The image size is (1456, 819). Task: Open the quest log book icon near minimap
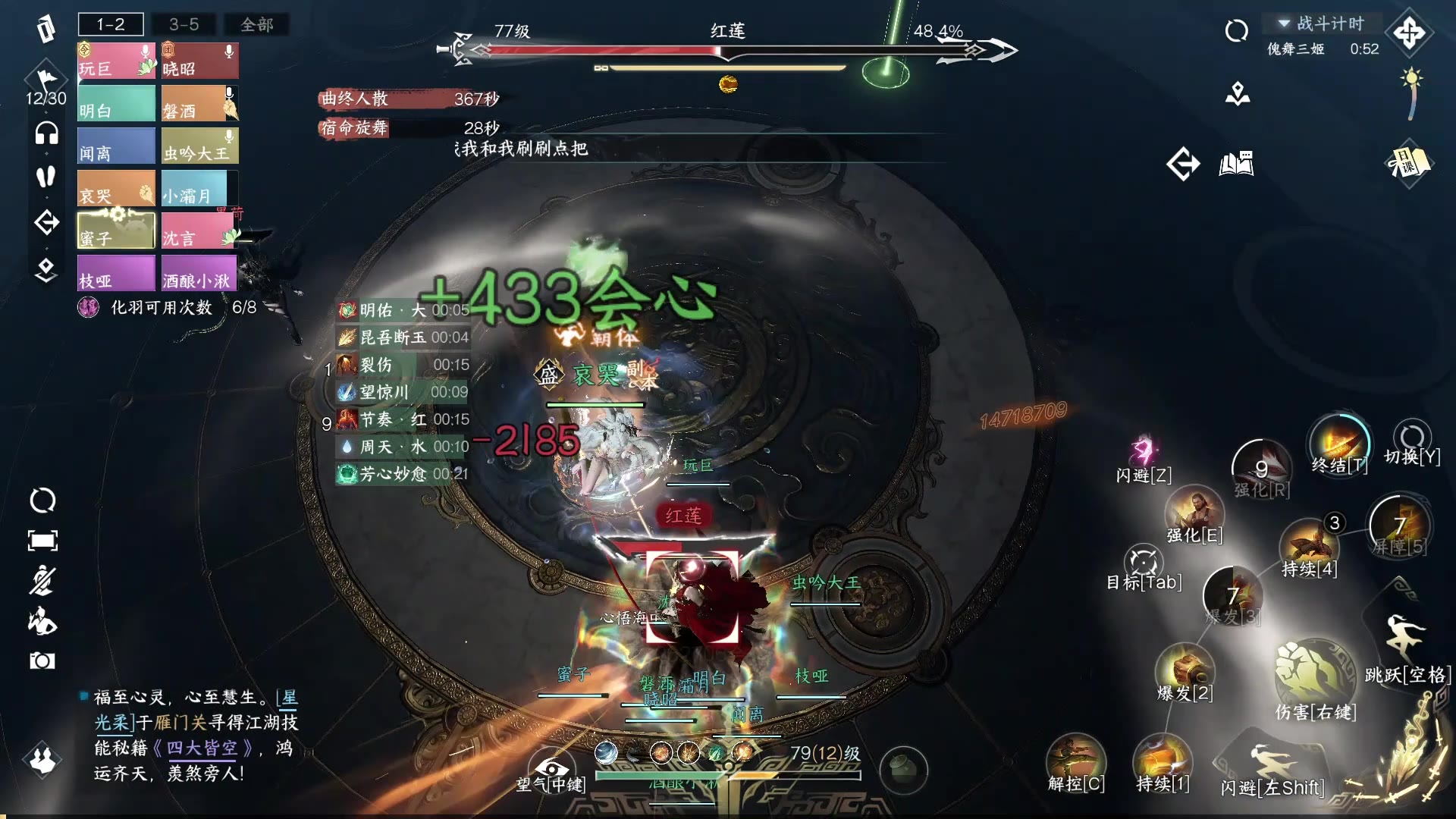pyautogui.click(x=1238, y=164)
